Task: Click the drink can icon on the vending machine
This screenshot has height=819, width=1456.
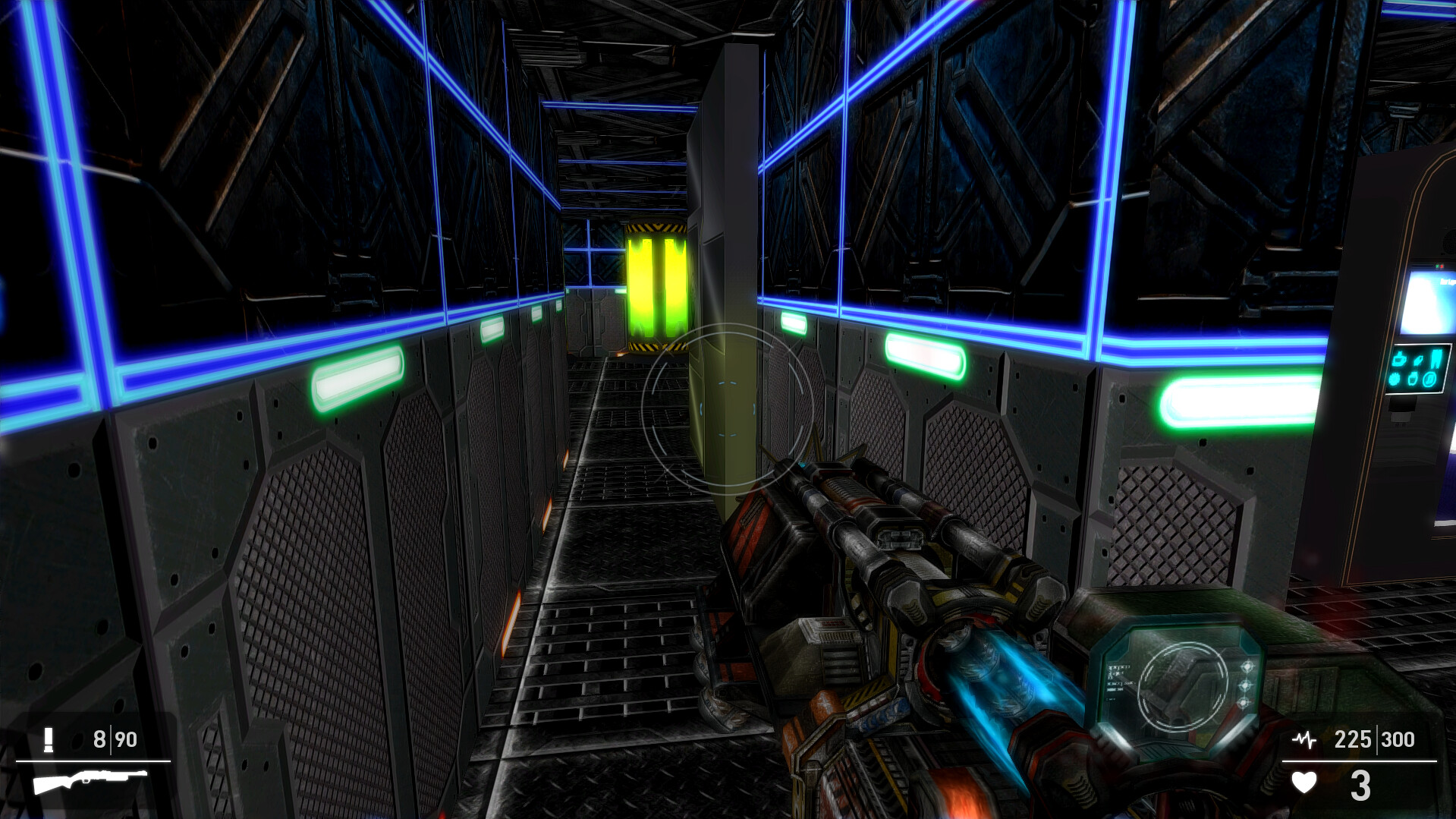Action: point(1413,379)
